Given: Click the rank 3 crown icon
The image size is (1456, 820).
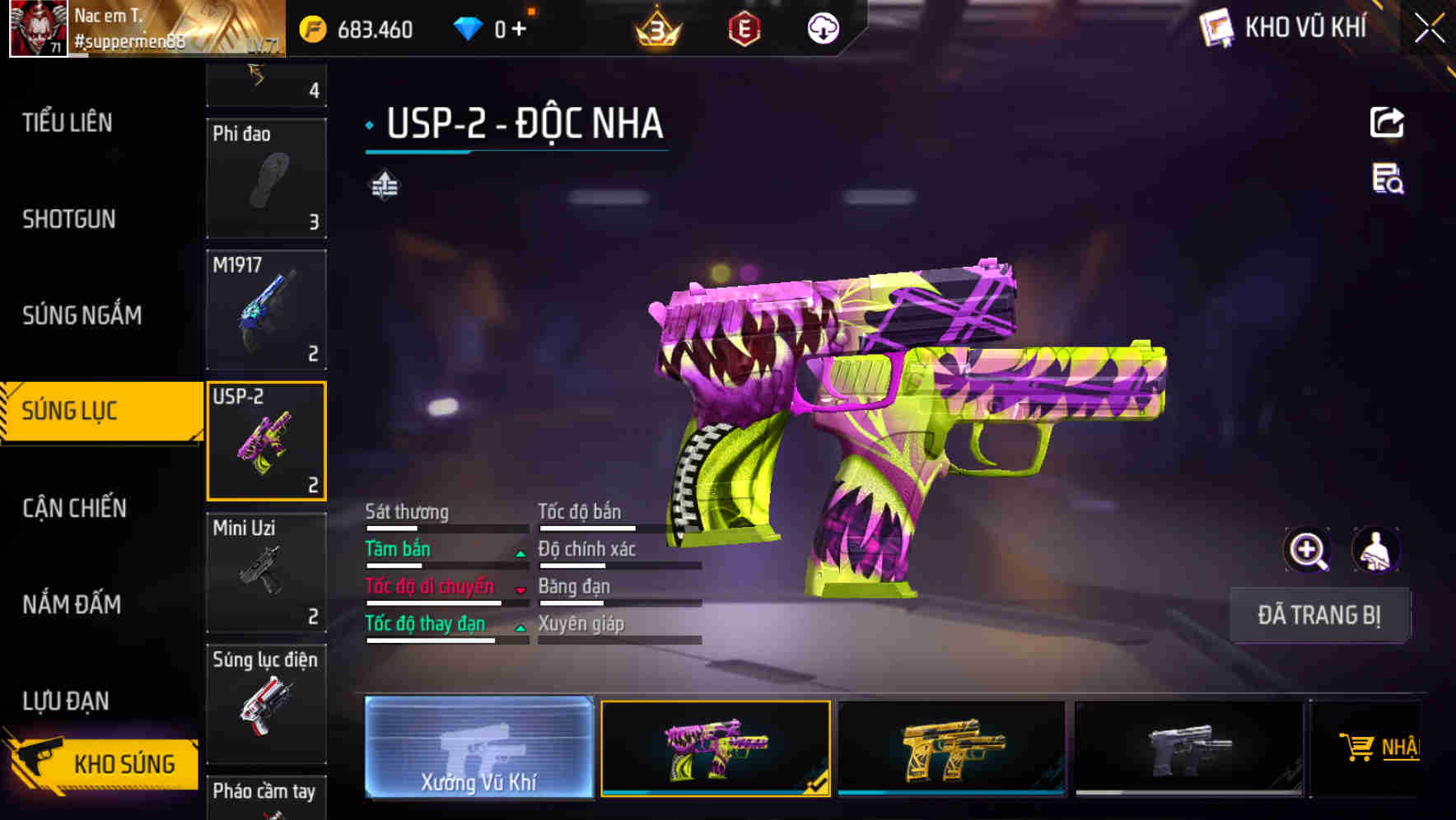Looking at the screenshot, I should pos(655,27).
